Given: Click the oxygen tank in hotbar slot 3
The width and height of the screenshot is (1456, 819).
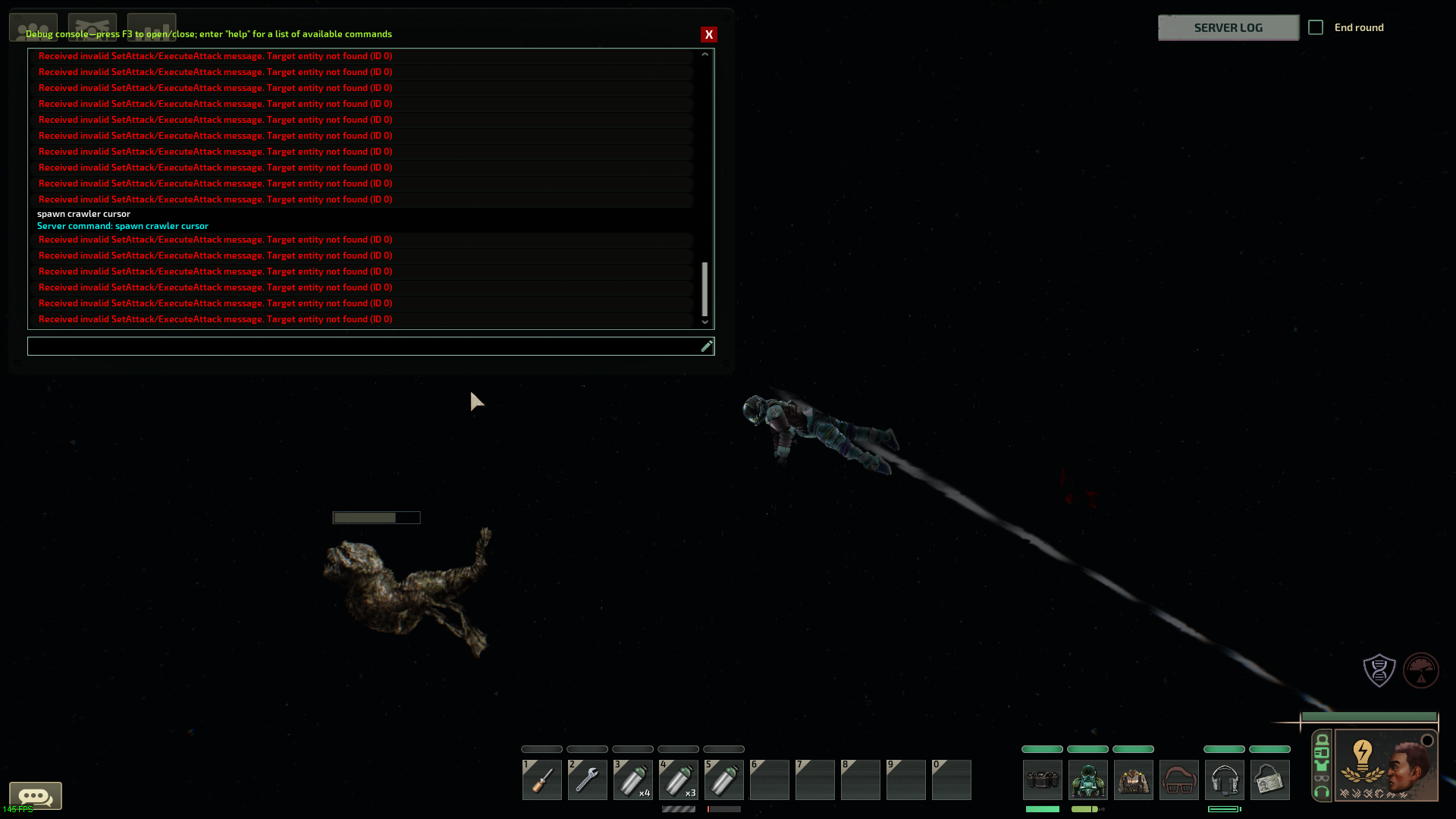Looking at the screenshot, I should click(x=632, y=780).
